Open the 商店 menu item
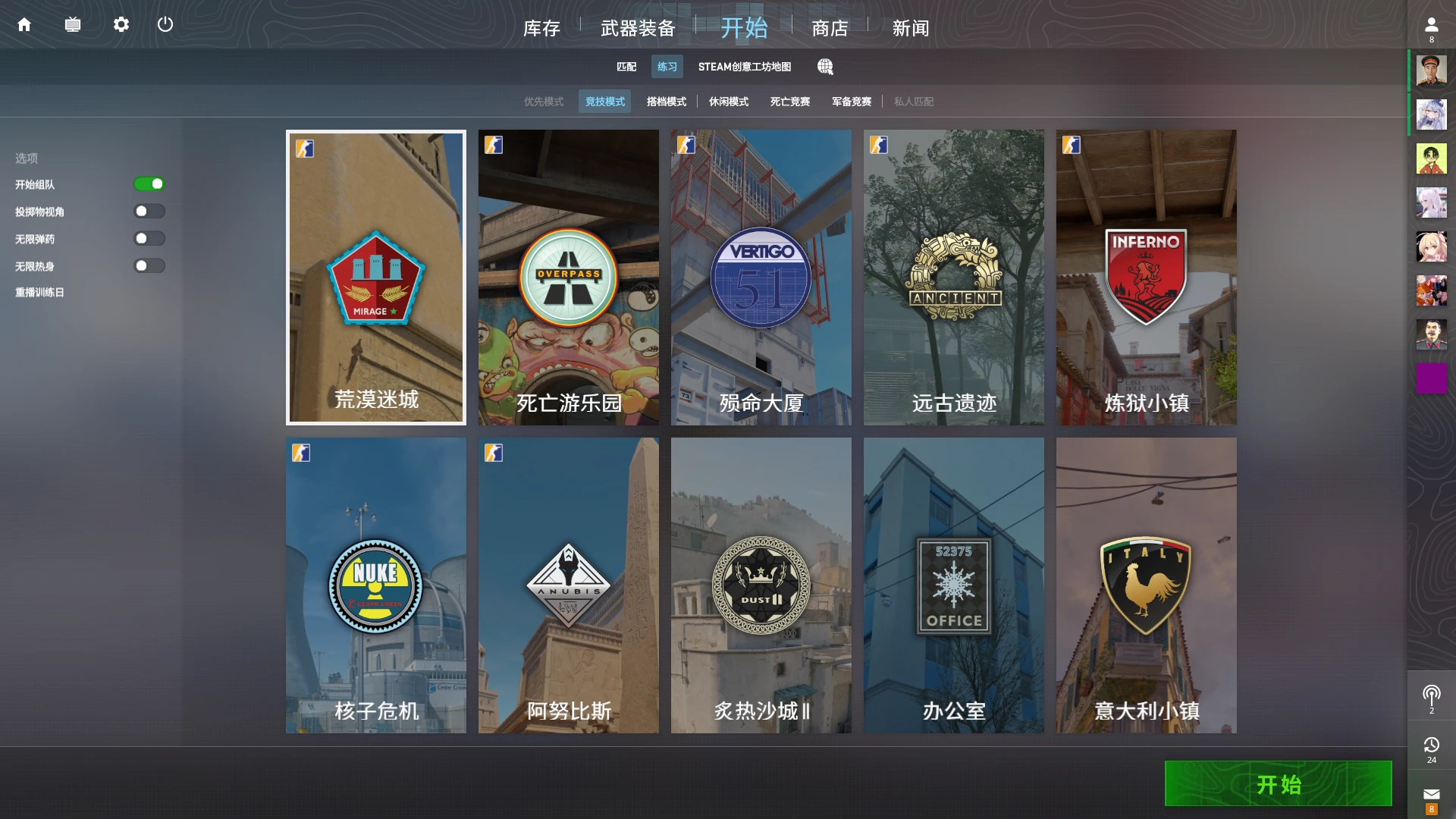The height and width of the screenshot is (819, 1456). pyautogui.click(x=830, y=28)
